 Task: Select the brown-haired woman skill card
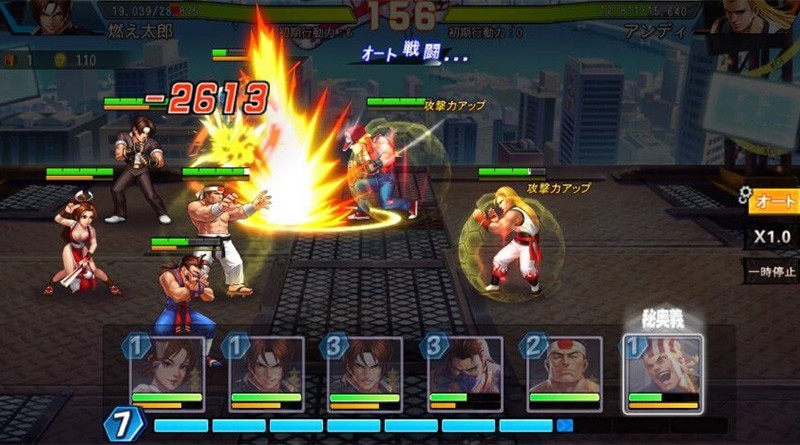(166, 373)
